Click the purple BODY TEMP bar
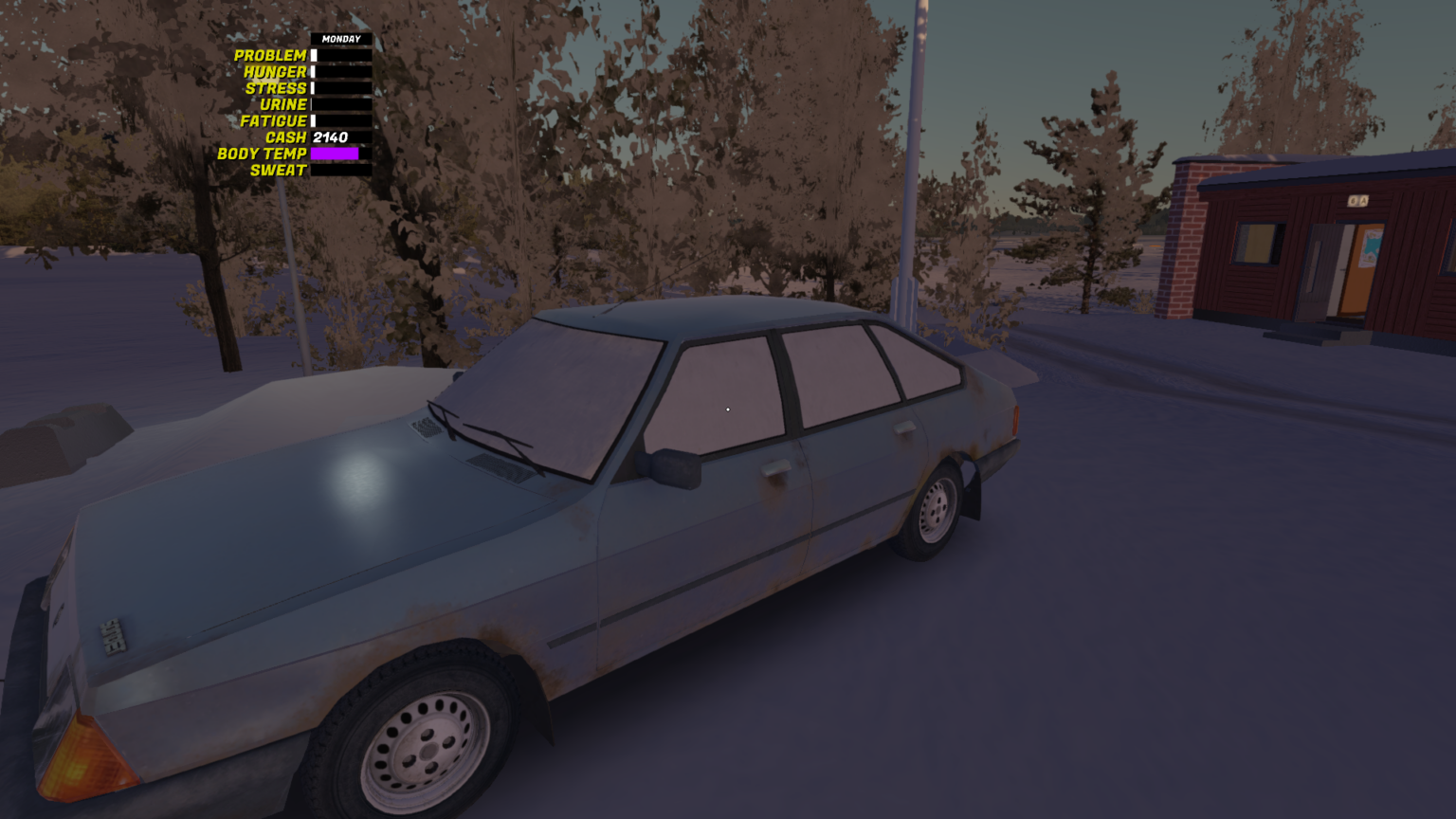The width and height of the screenshot is (1456, 819). pos(334,154)
